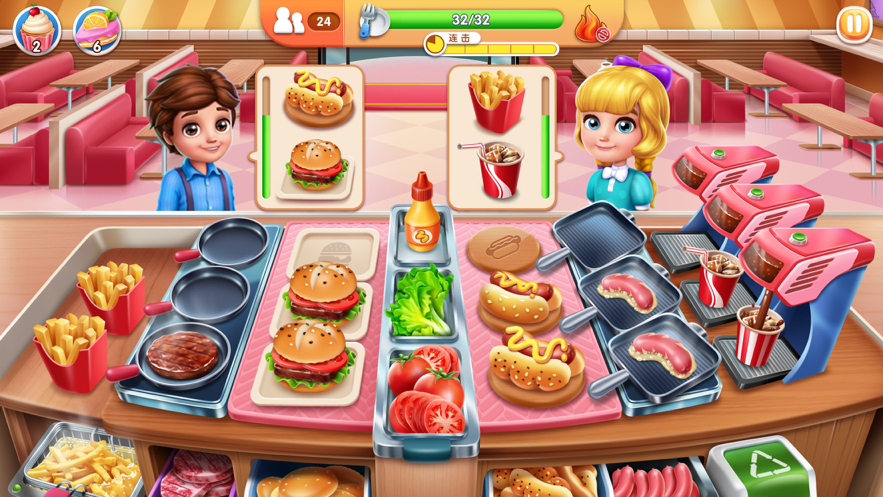Take the cooked patty from the pan
The width and height of the screenshot is (883, 497).
point(182,353)
